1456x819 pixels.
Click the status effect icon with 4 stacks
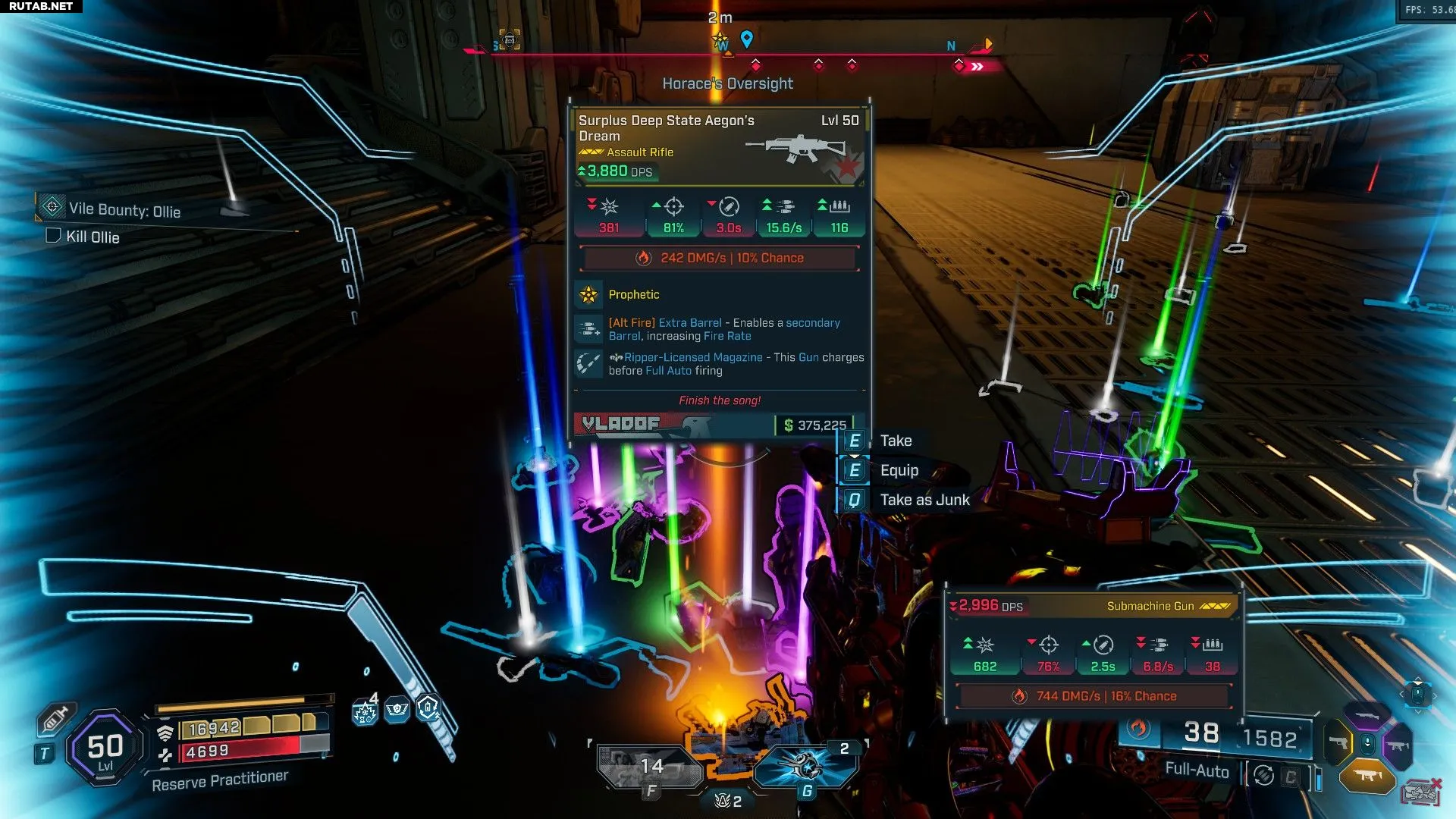click(365, 711)
